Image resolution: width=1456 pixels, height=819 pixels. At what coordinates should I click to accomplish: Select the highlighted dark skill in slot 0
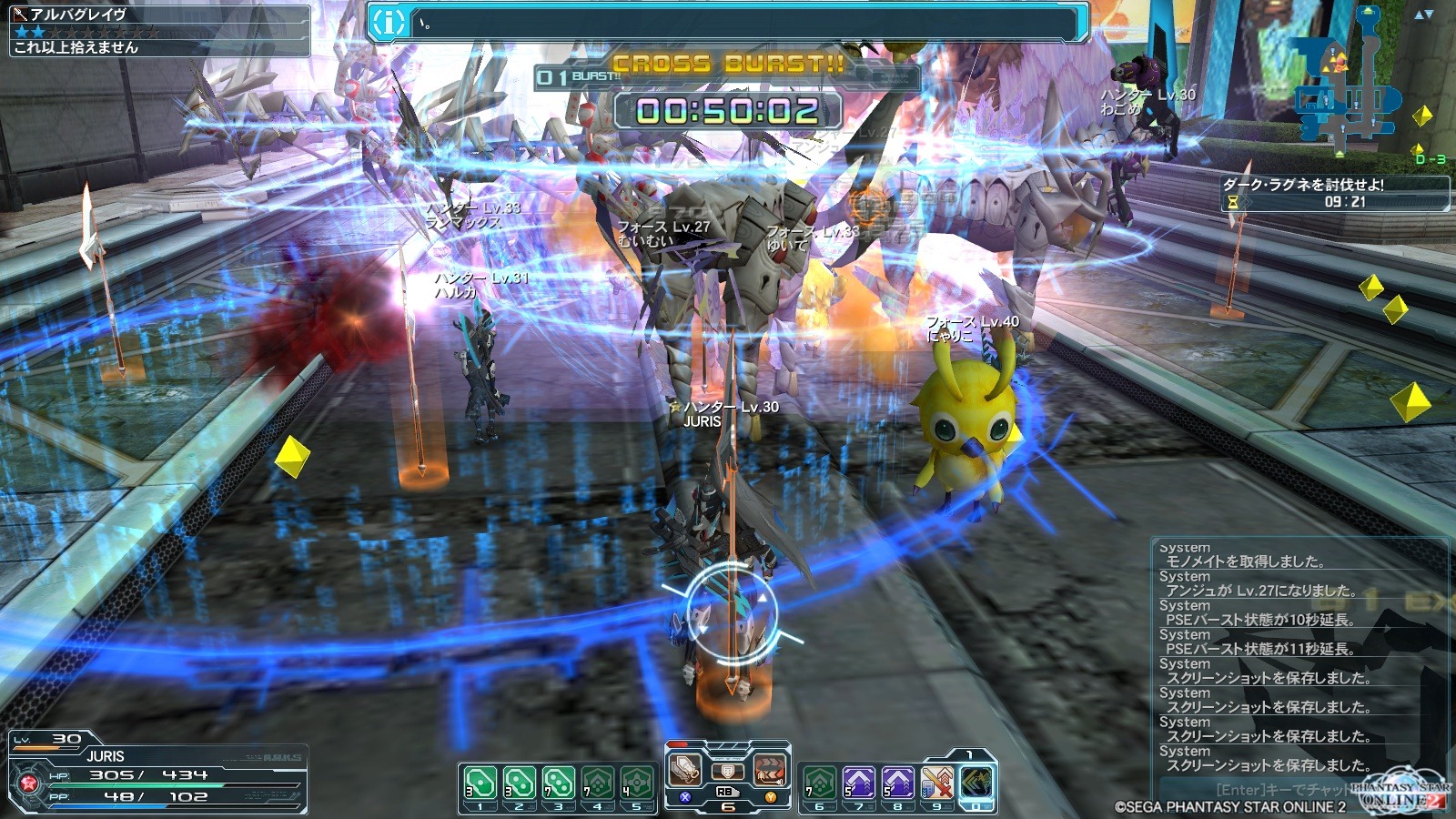[x=976, y=784]
